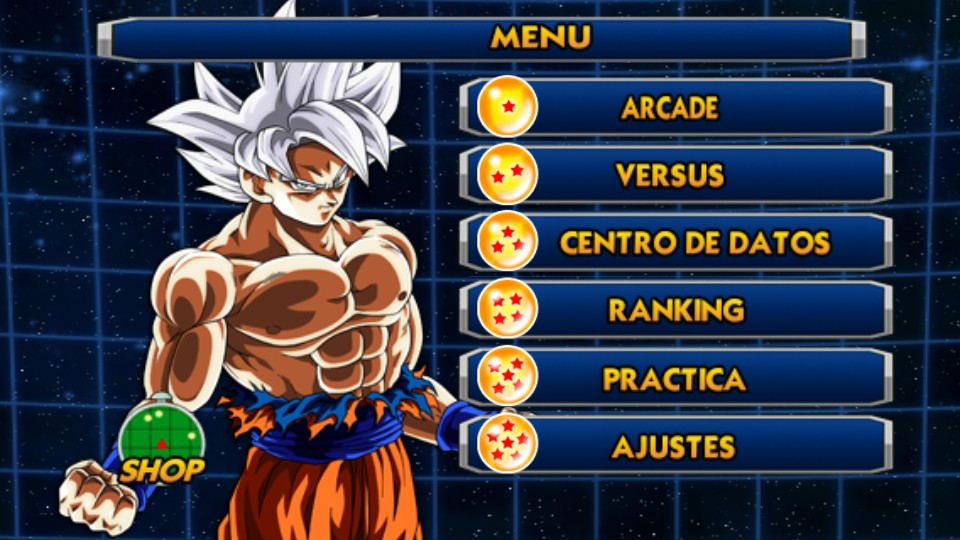This screenshot has height=540, width=960.
Task: Select the Versus menu entry
Action: tap(675, 175)
